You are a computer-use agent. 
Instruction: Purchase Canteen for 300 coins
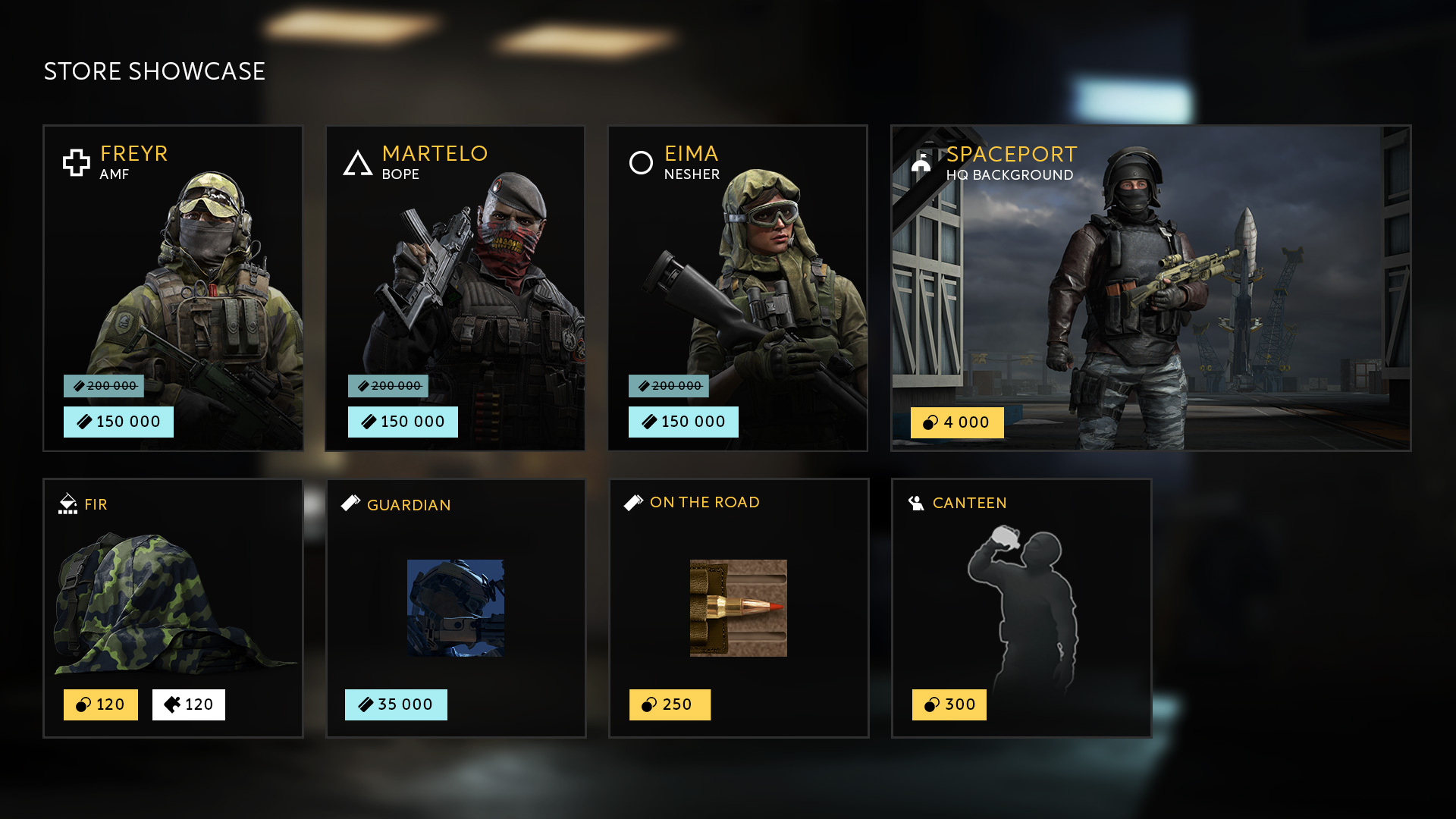[949, 704]
